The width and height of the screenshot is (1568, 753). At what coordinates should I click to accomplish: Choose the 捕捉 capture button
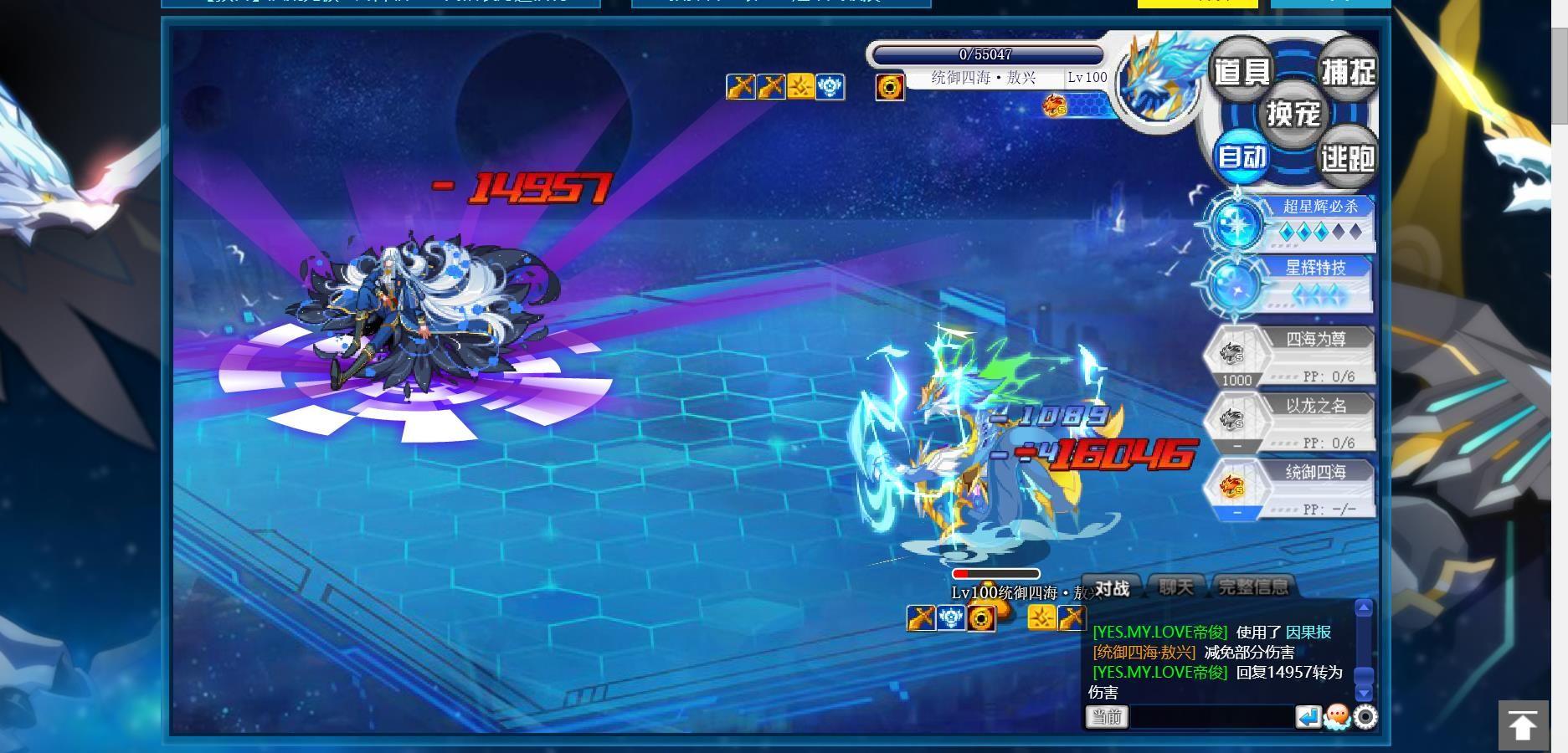(1348, 72)
